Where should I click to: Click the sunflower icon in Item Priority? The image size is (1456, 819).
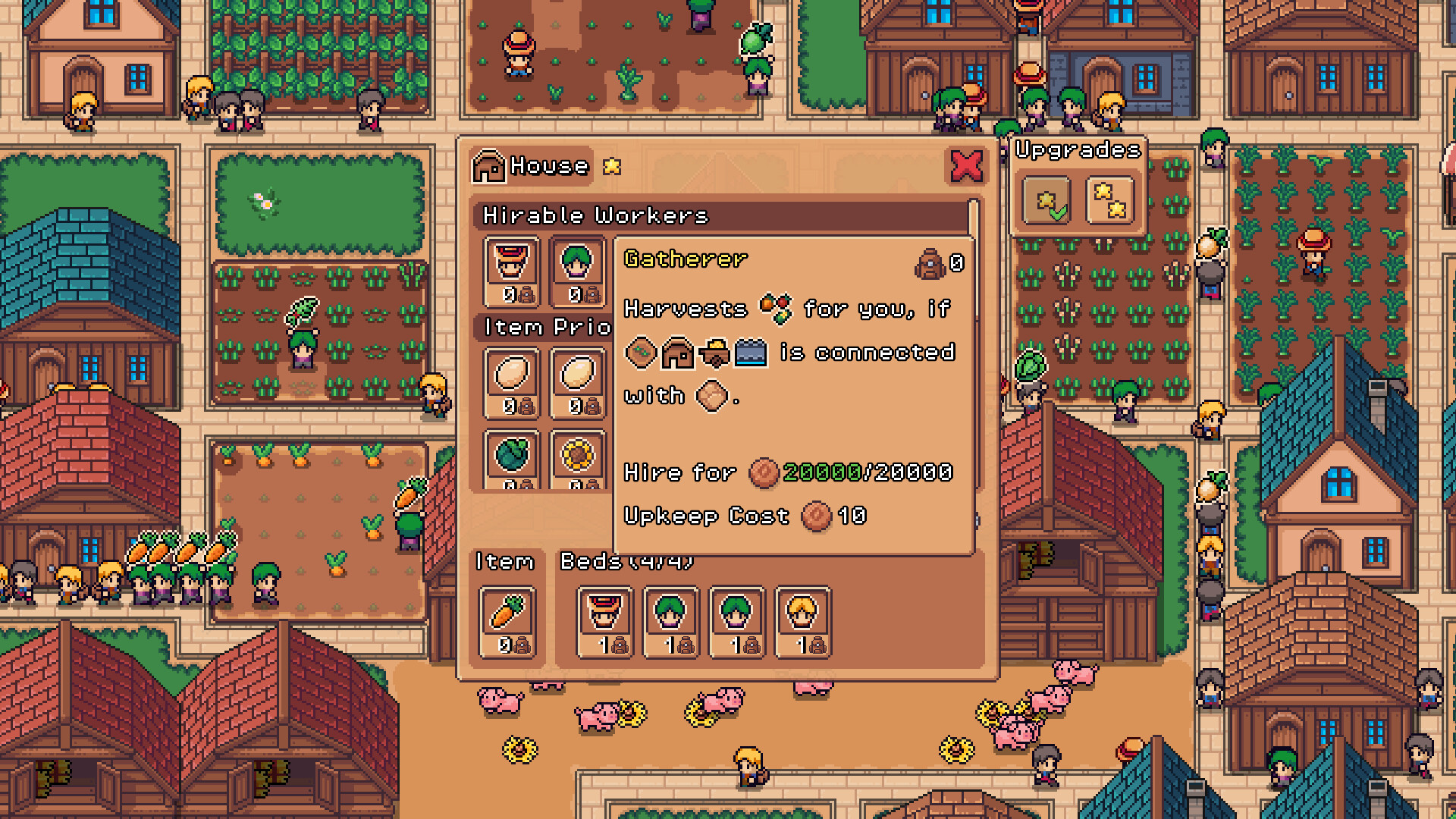(x=578, y=453)
